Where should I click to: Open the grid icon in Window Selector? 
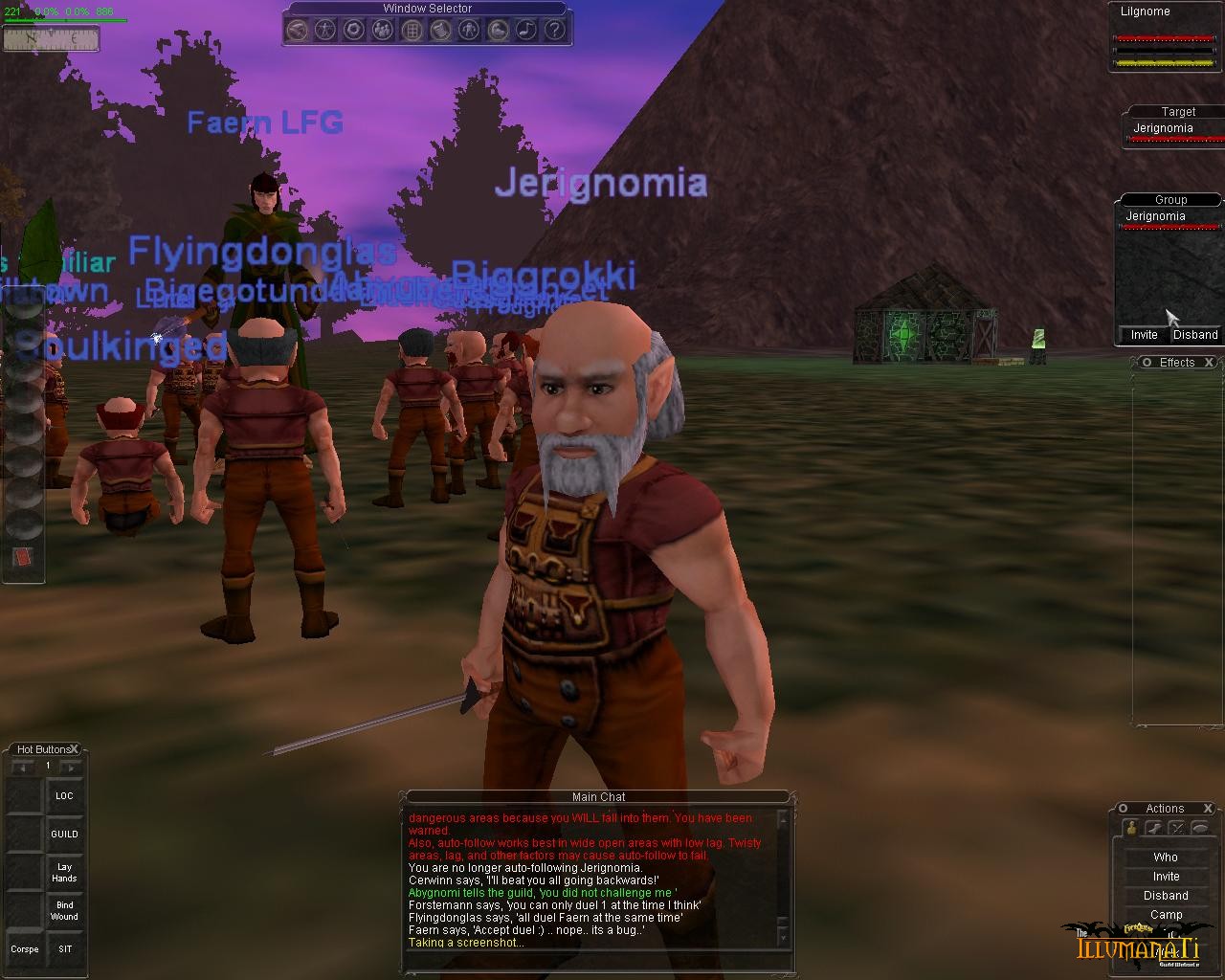click(412, 30)
